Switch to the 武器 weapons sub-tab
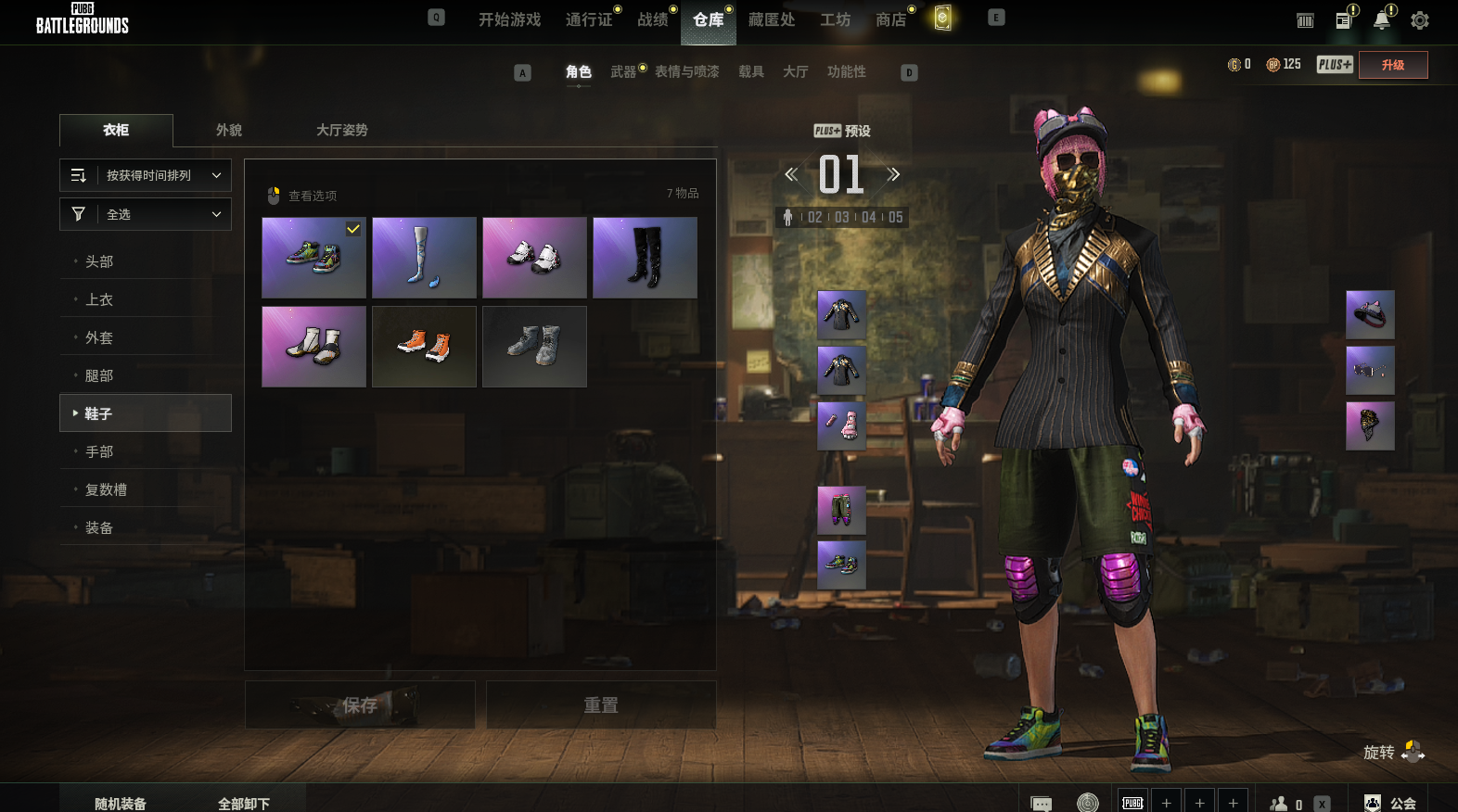This screenshot has height=812, width=1458. tap(623, 71)
